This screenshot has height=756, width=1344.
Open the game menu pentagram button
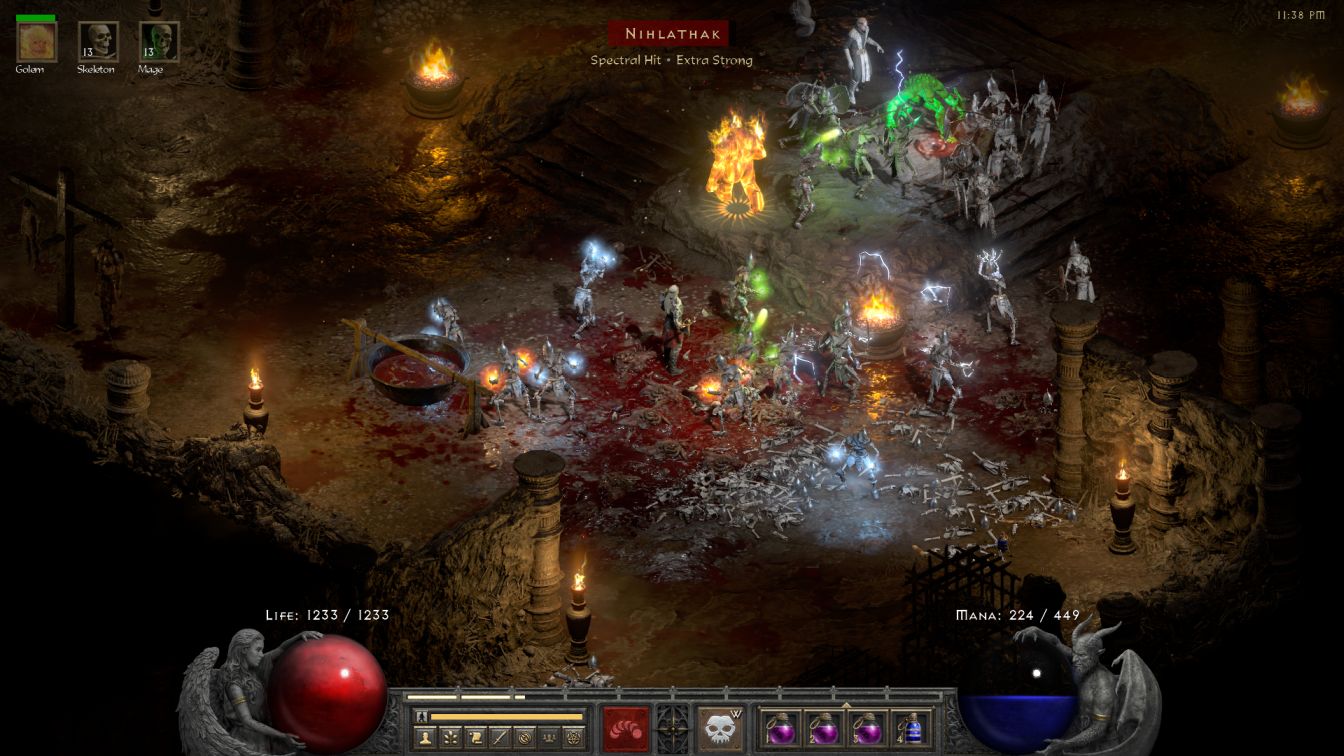click(573, 737)
